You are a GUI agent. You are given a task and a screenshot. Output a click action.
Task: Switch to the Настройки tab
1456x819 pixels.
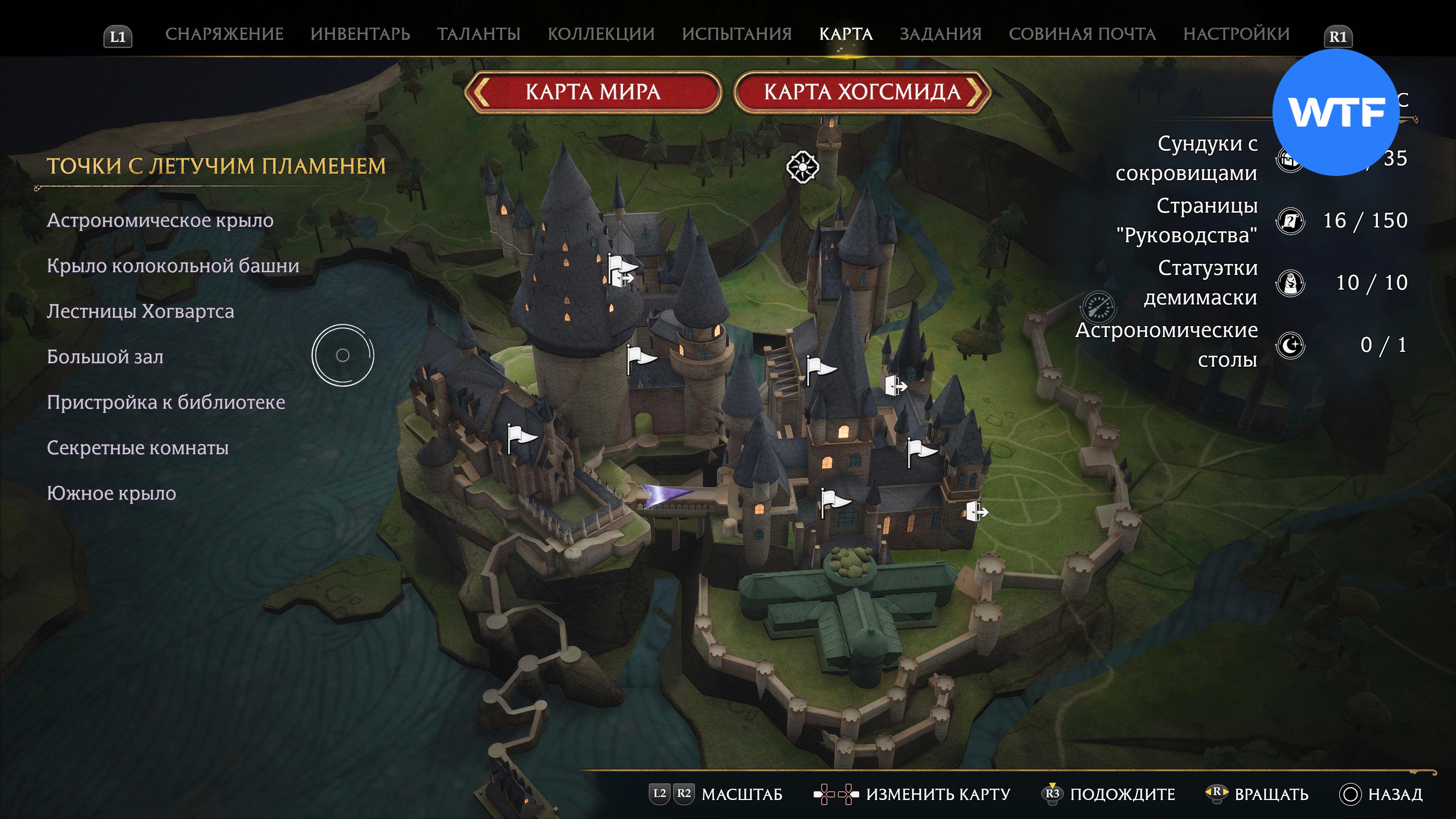(1236, 34)
